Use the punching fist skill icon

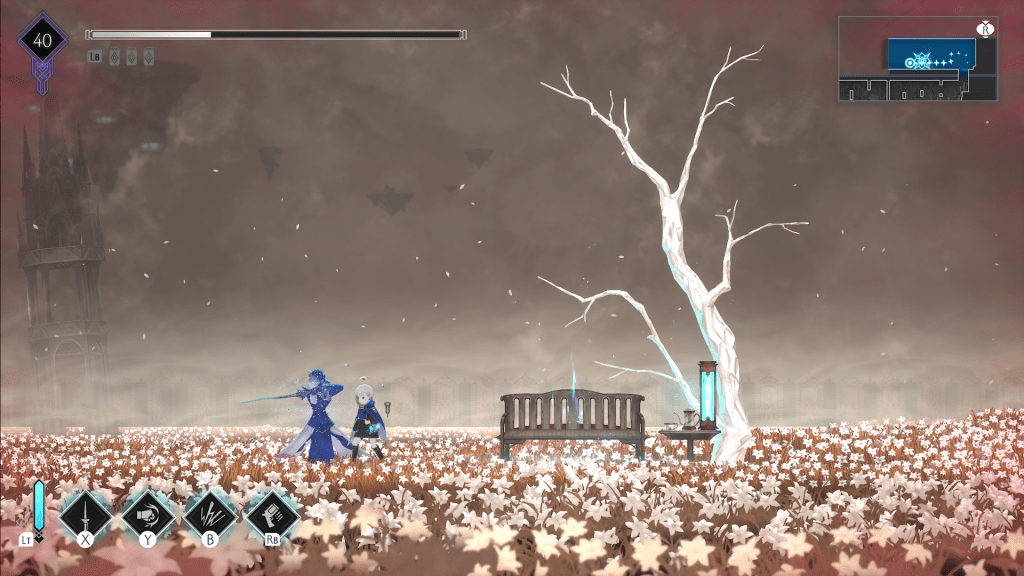tap(148, 515)
